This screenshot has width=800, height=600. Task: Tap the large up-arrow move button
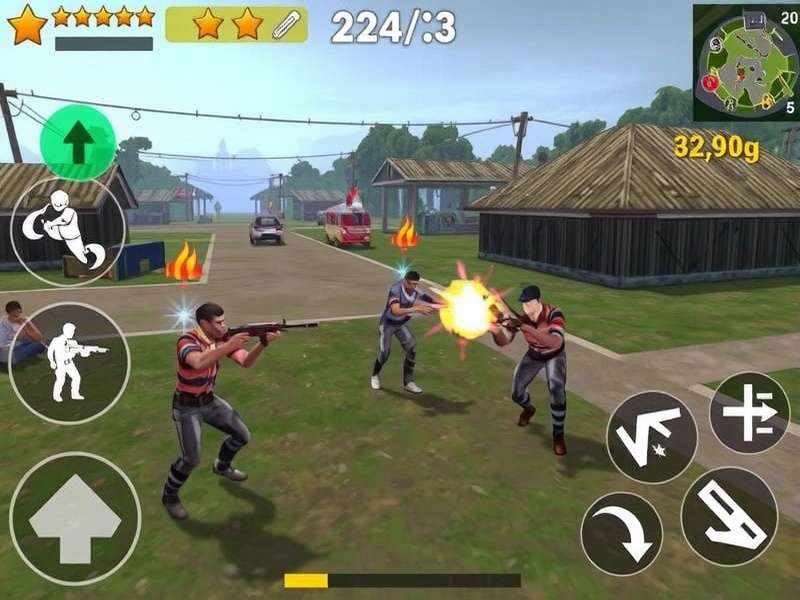[75, 518]
